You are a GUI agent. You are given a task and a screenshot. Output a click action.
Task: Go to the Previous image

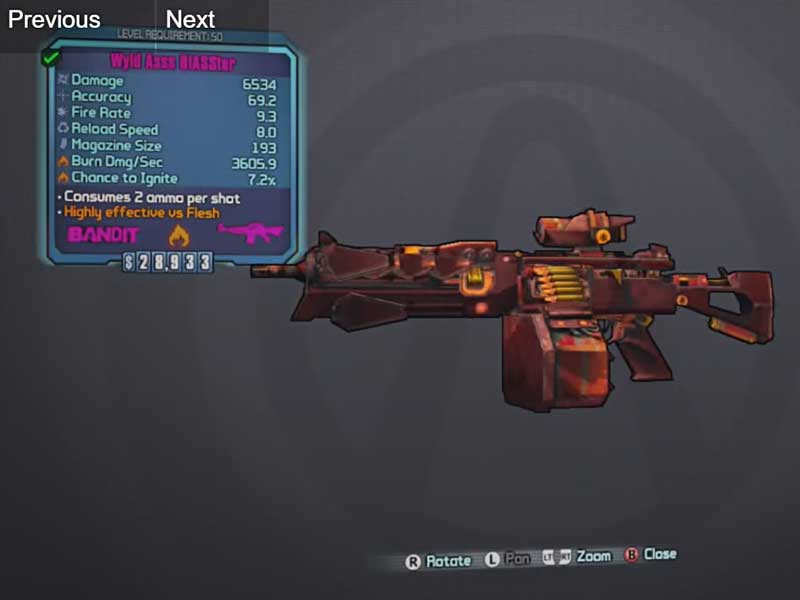[x=54, y=19]
